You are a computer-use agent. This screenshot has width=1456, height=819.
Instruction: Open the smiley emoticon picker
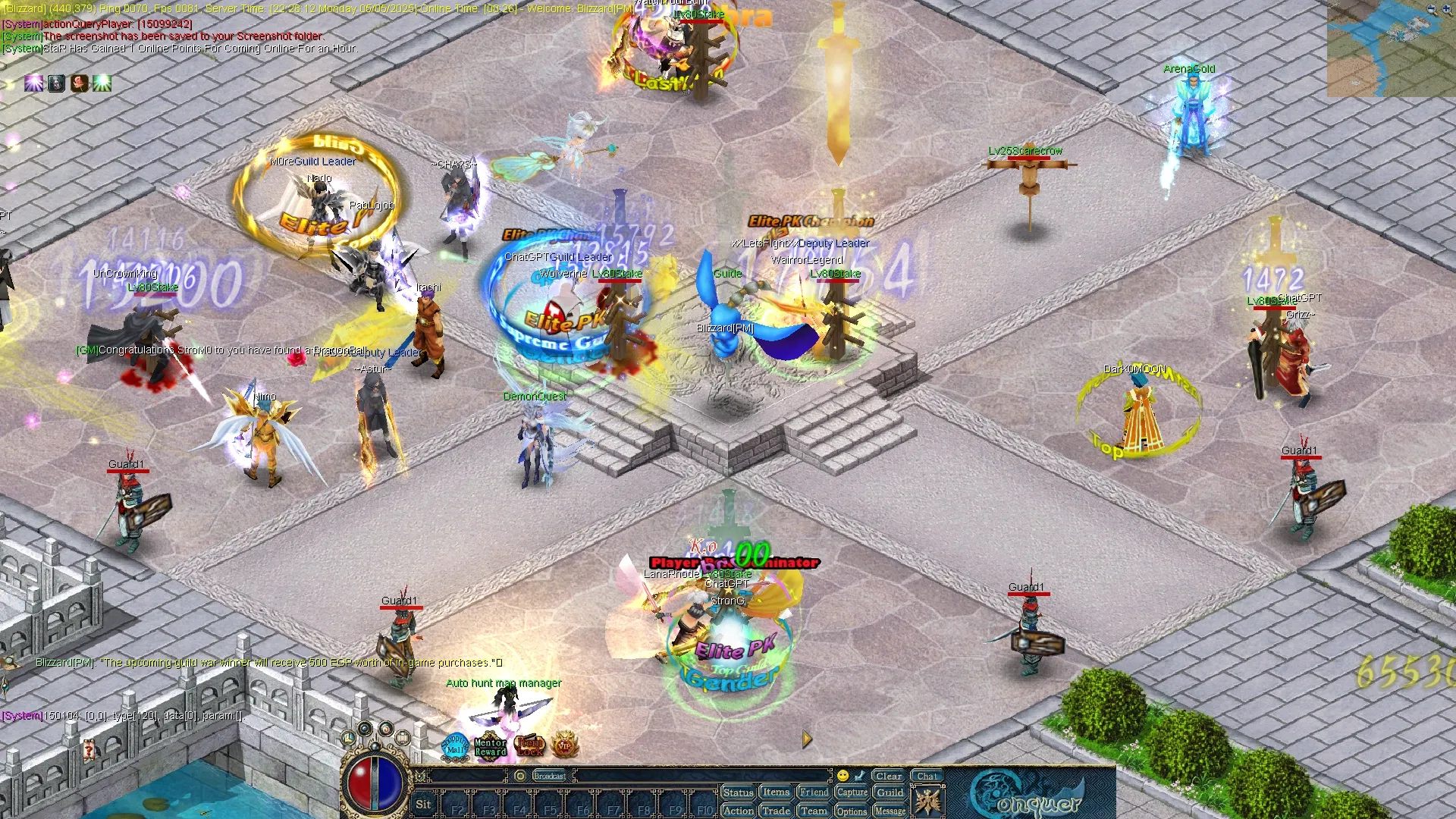(843, 776)
